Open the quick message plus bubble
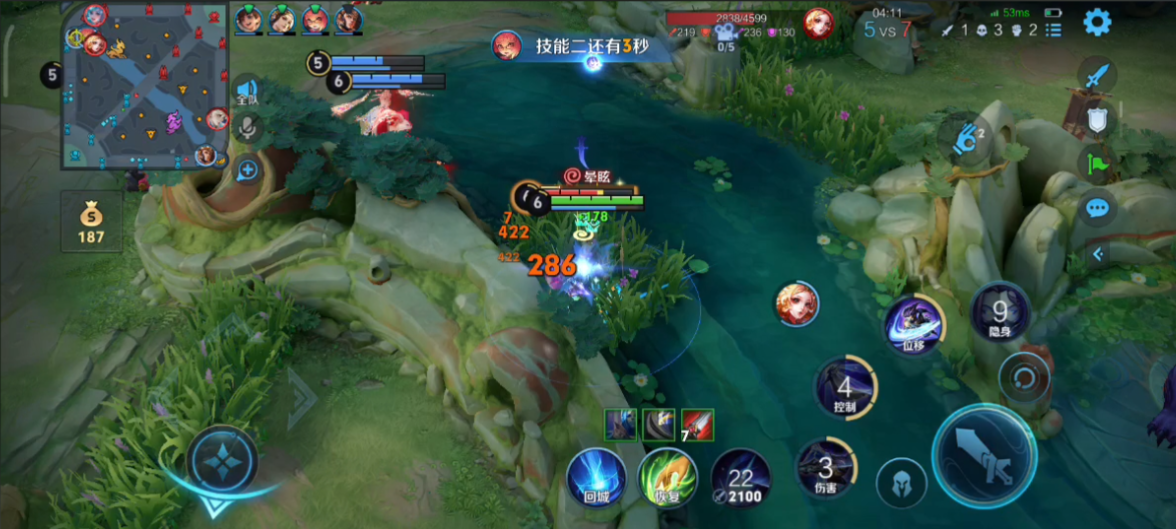 tap(247, 170)
